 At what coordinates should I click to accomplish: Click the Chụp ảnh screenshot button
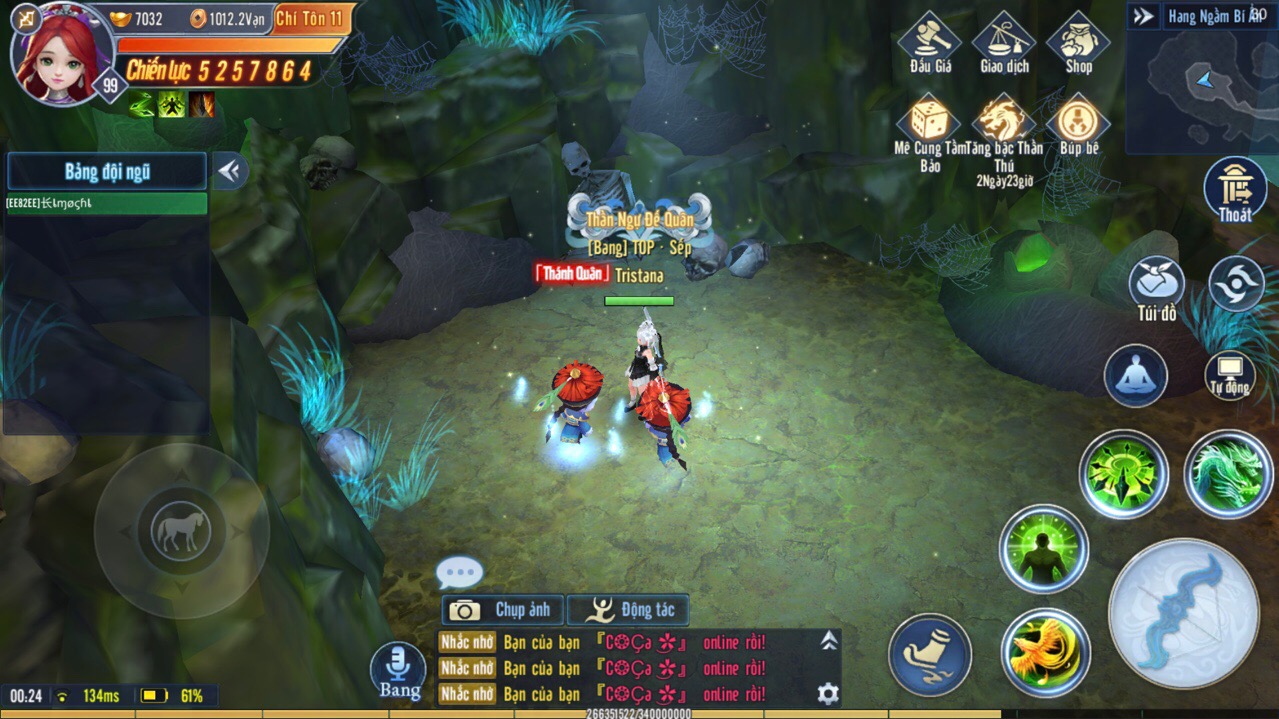[502, 609]
